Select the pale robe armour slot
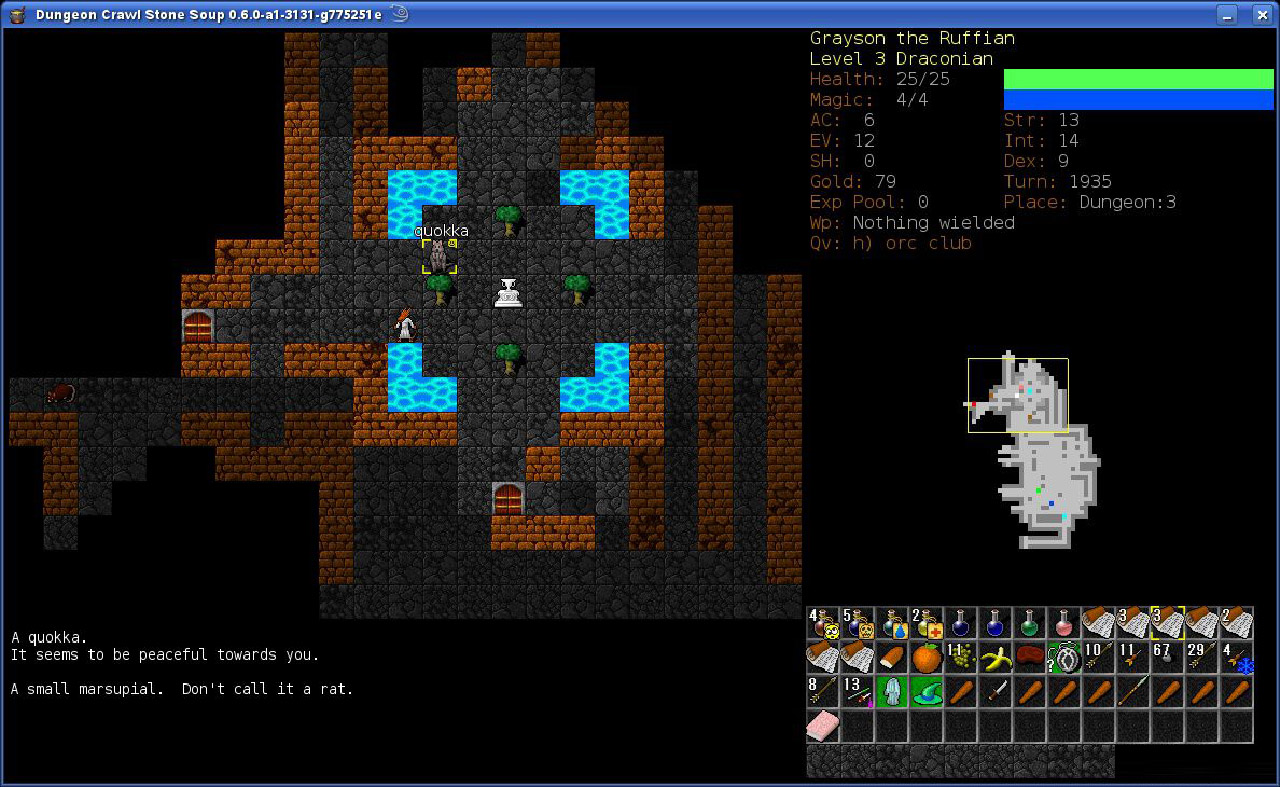Viewport: 1280px width, 787px height. (x=893, y=692)
